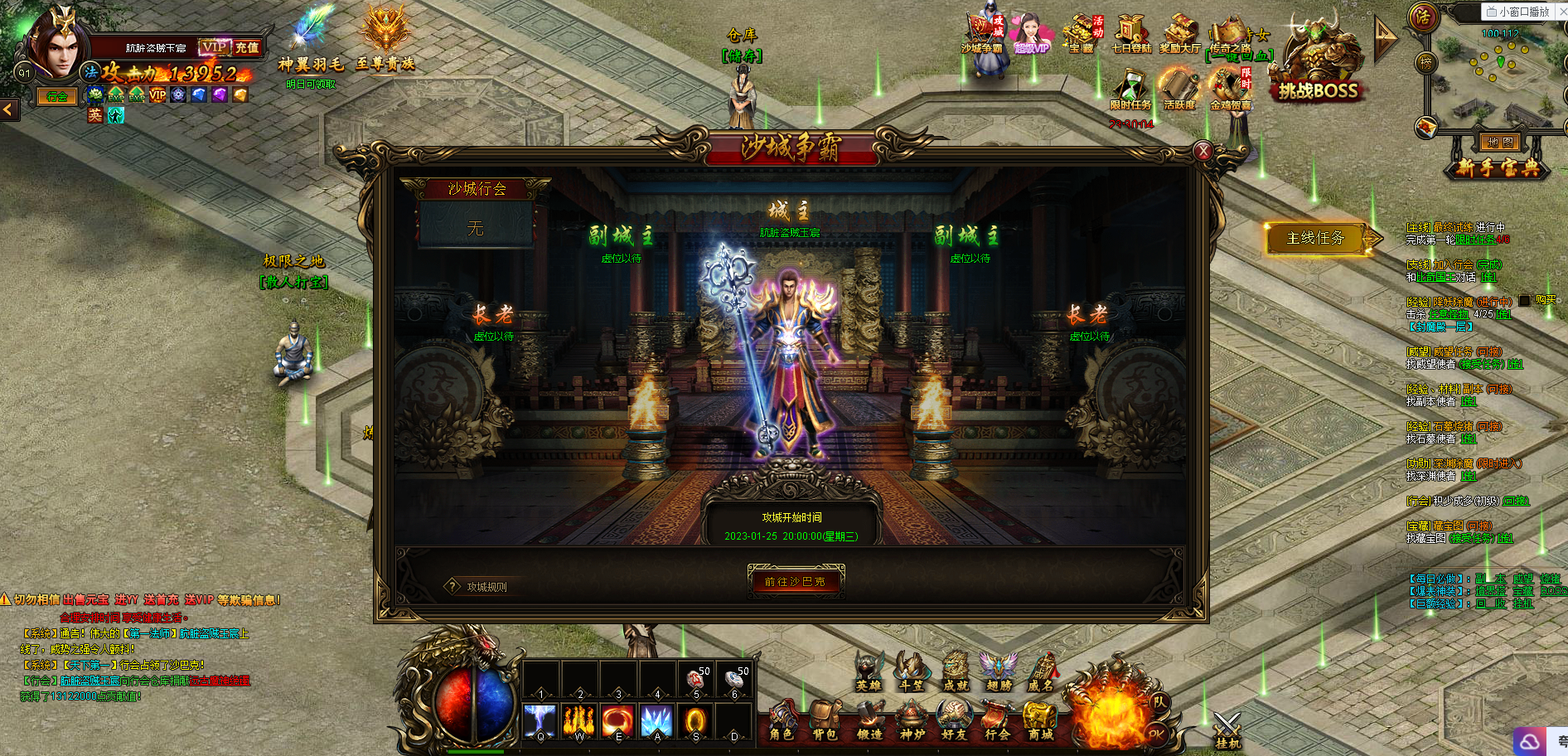This screenshot has width=1568, height=756.
Task: Click the 主线任务 main quest button
Action: [1315, 239]
